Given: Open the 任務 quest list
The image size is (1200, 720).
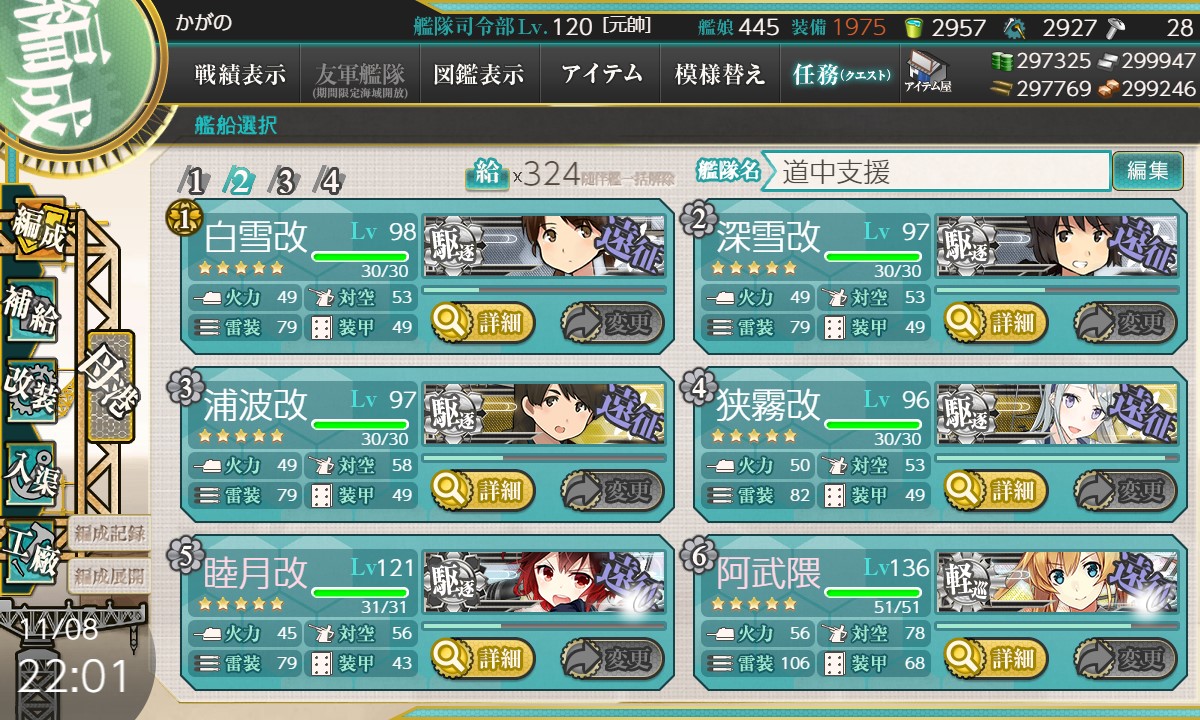Looking at the screenshot, I should point(840,75).
